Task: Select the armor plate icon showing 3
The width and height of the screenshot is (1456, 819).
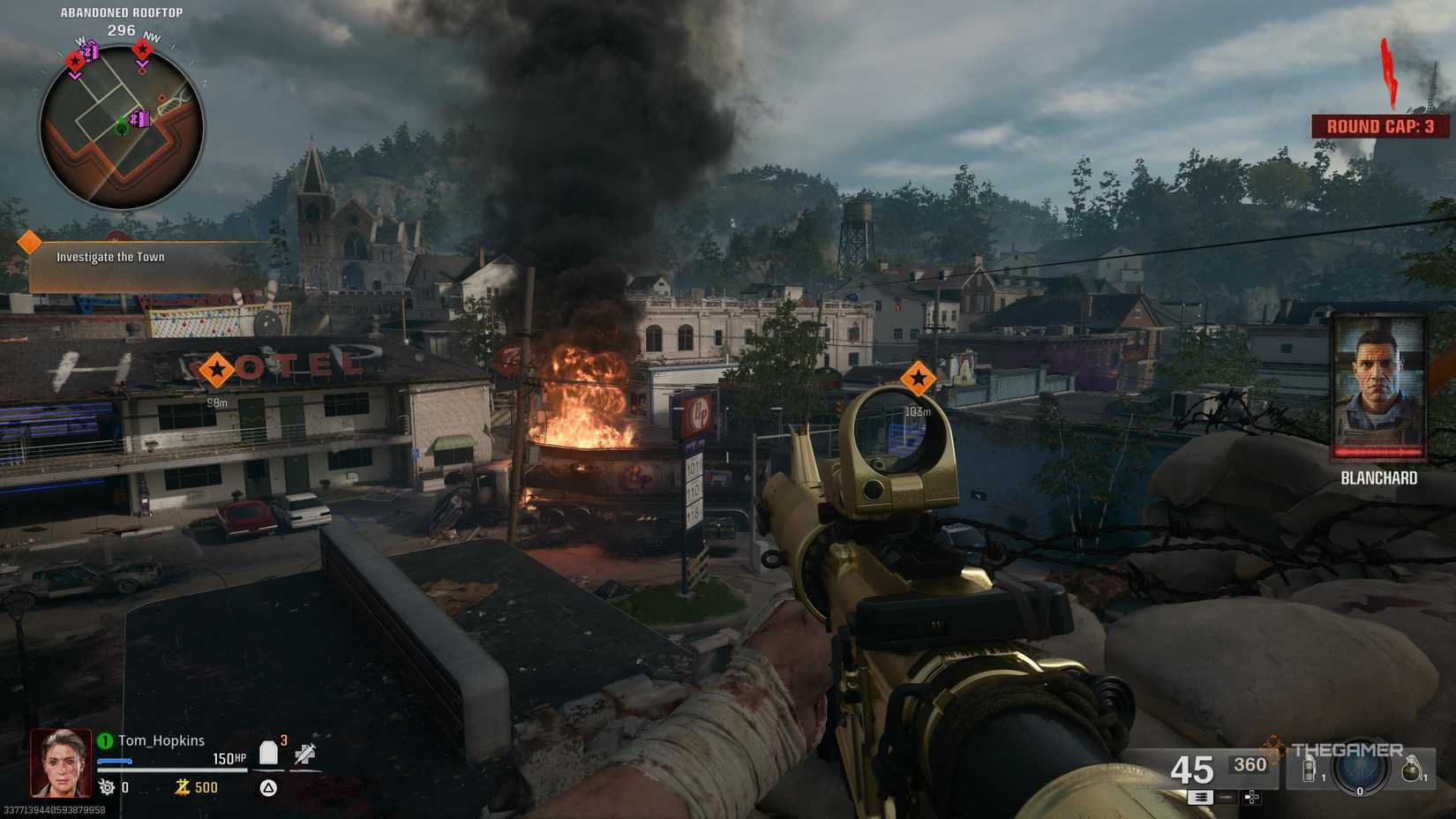Action: 269,752
